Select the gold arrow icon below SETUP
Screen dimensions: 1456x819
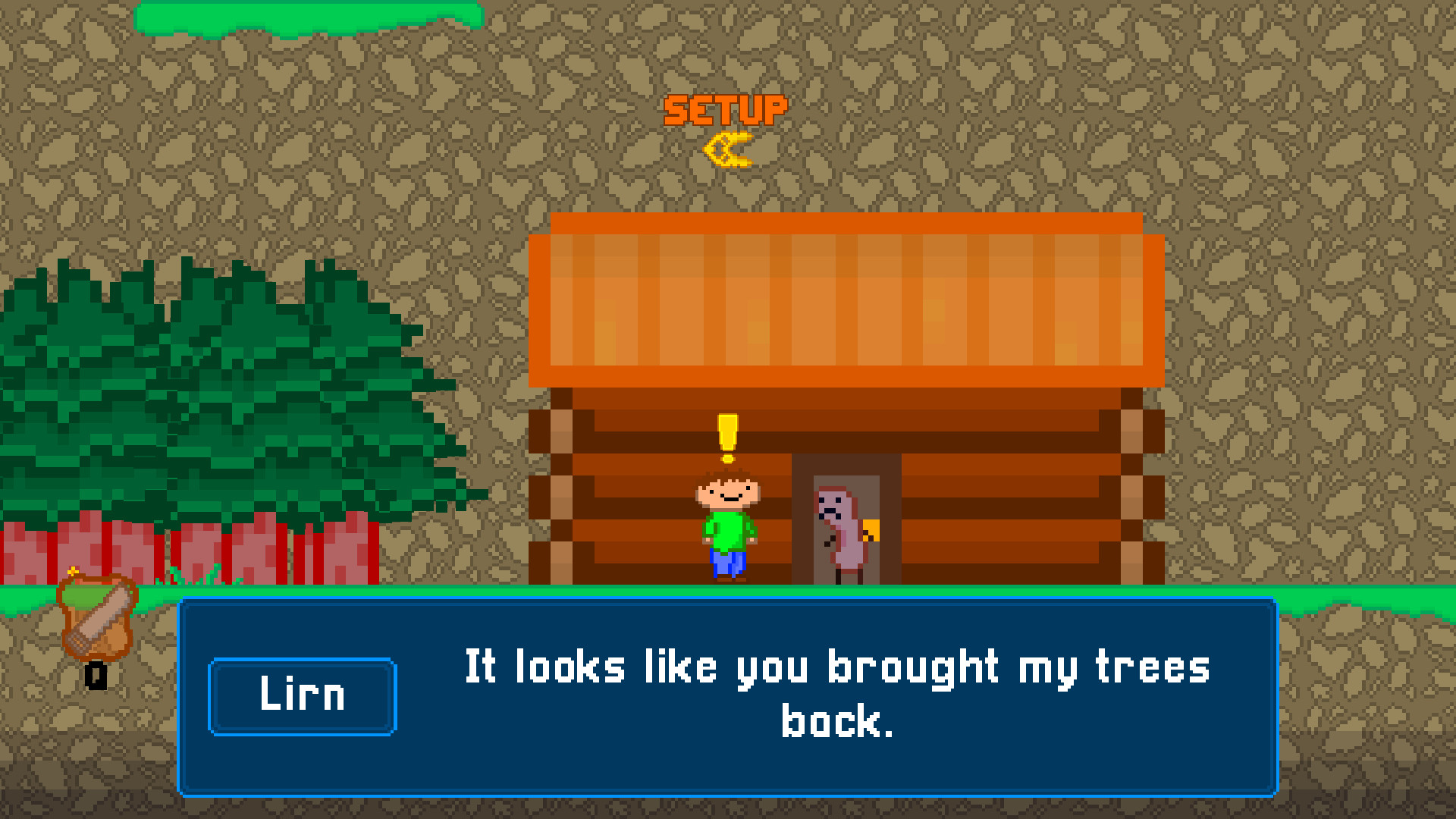tap(730, 148)
